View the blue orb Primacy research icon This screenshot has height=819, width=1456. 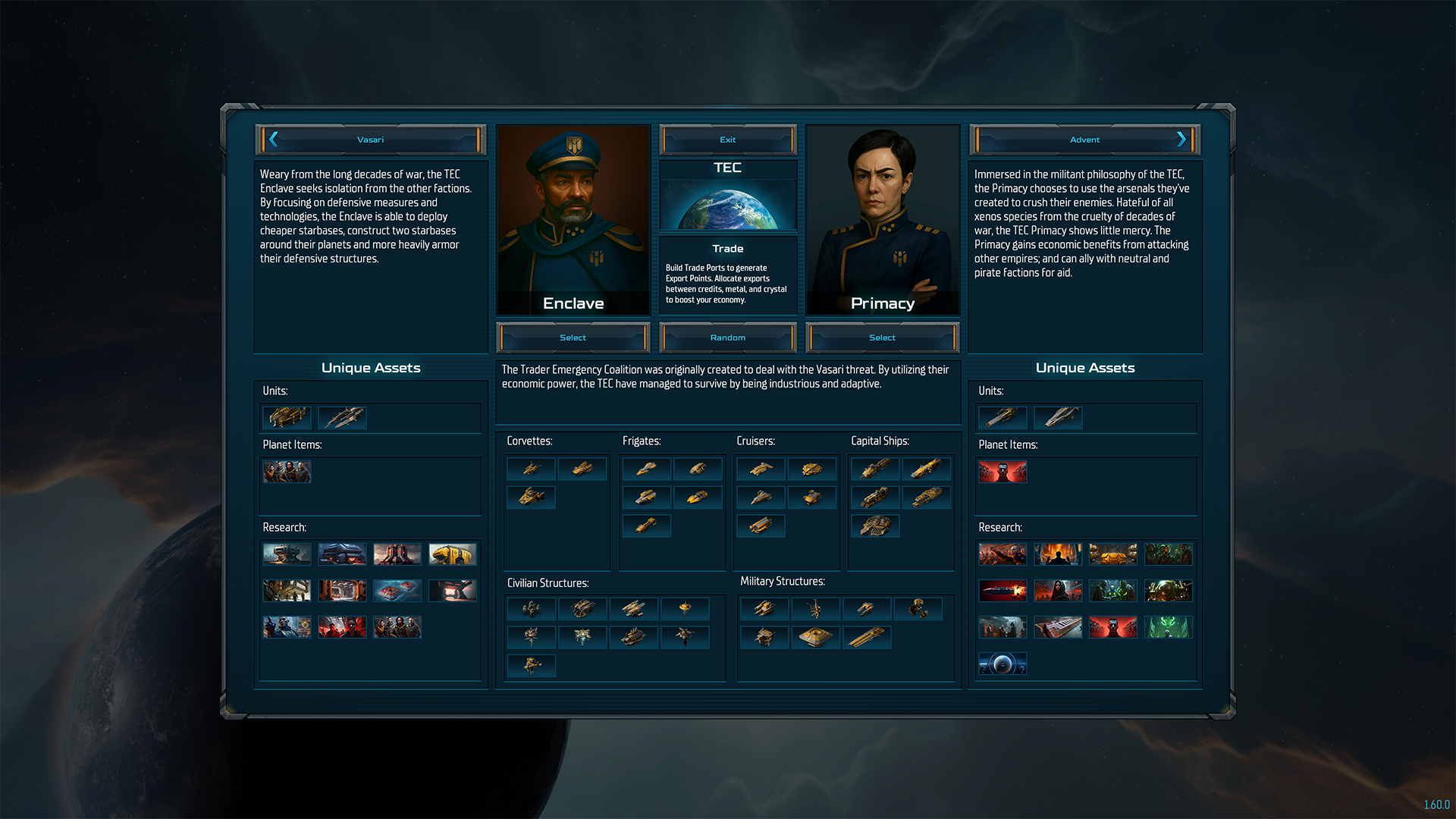1003,664
